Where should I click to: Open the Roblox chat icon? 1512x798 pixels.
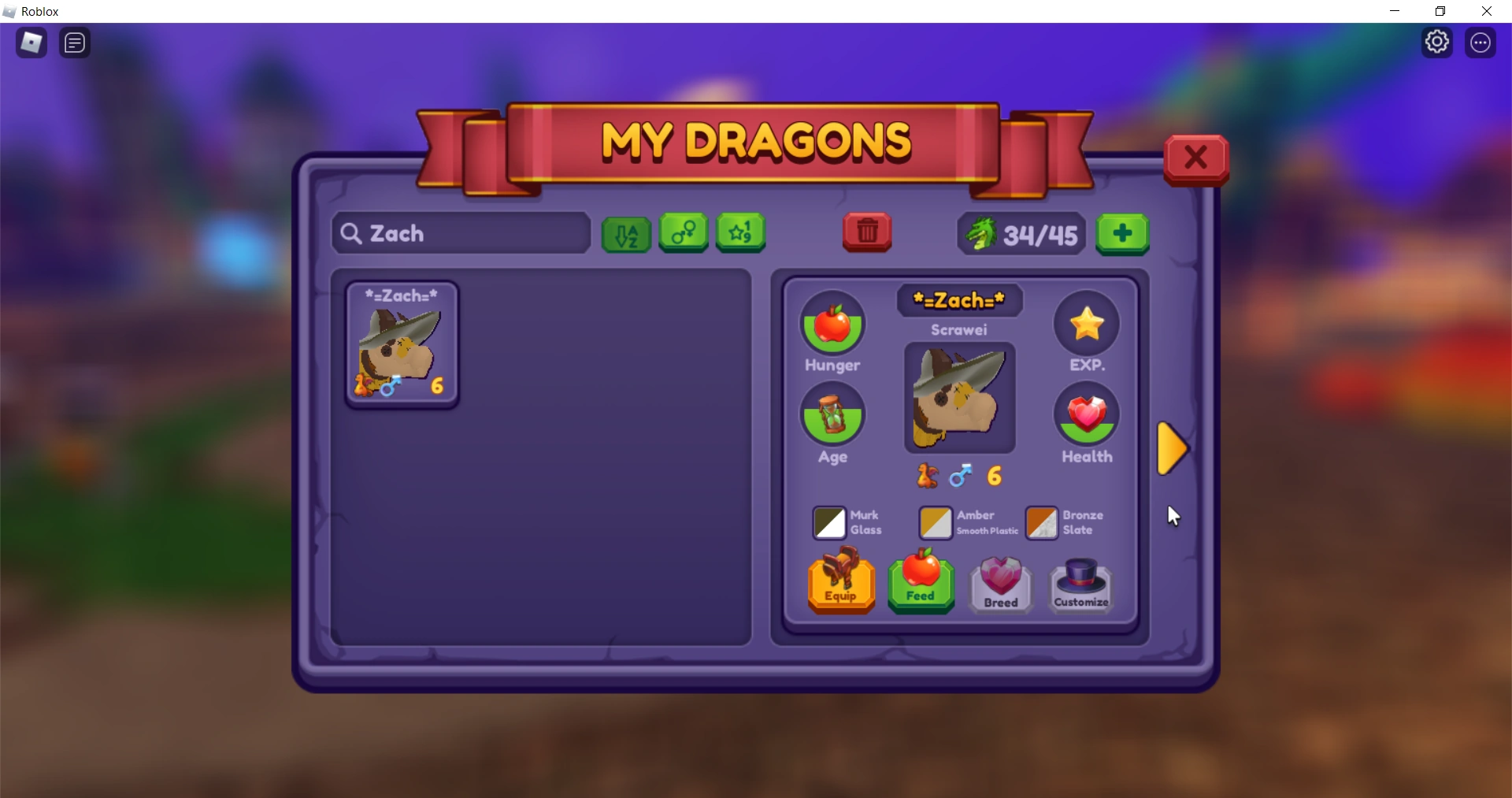click(74, 43)
